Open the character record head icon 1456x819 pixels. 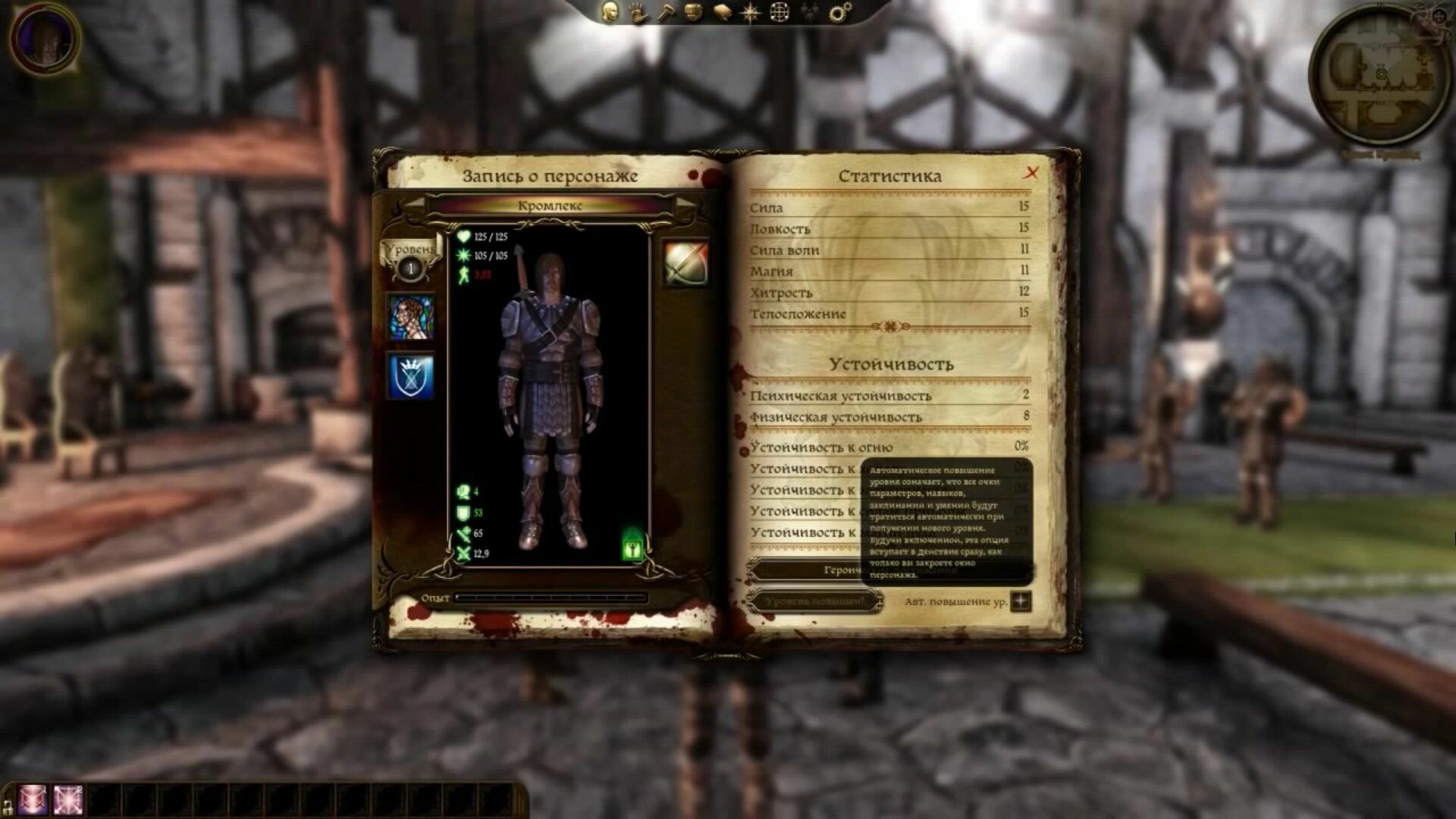click(x=609, y=12)
